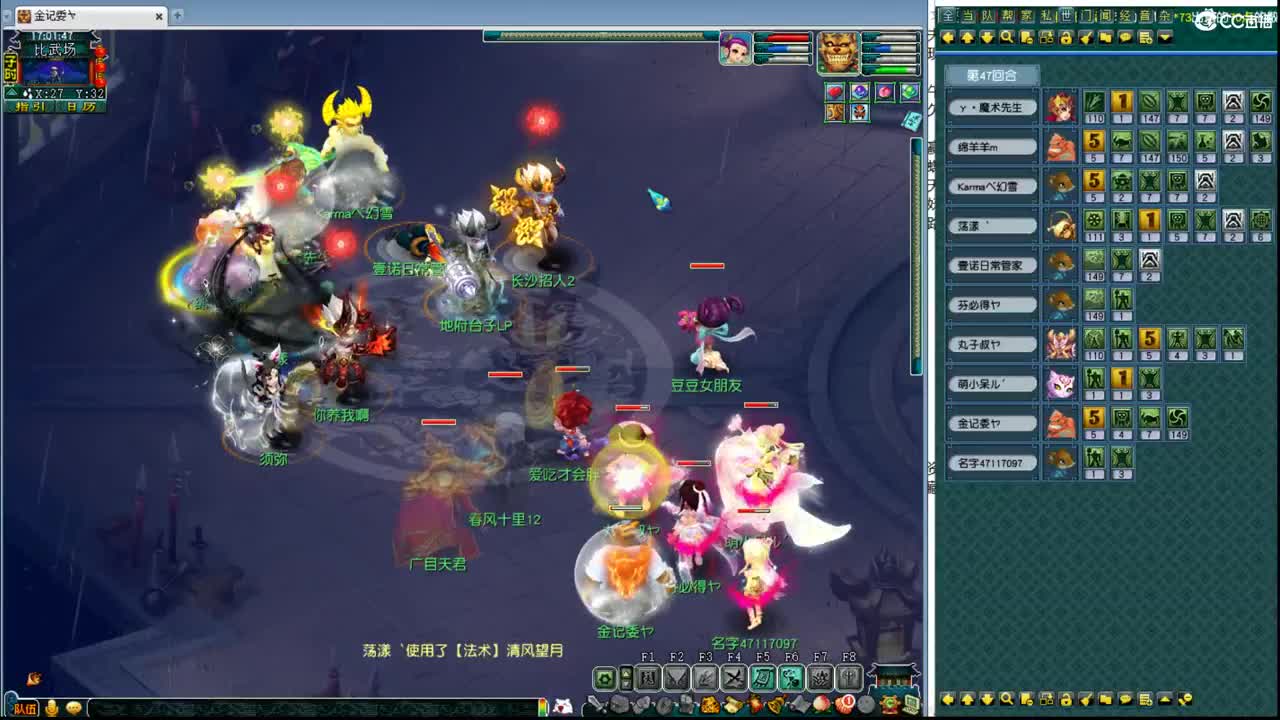Click the magnifying glass search icon in the chat toolbar
The image size is (1280, 720).
click(1008, 38)
